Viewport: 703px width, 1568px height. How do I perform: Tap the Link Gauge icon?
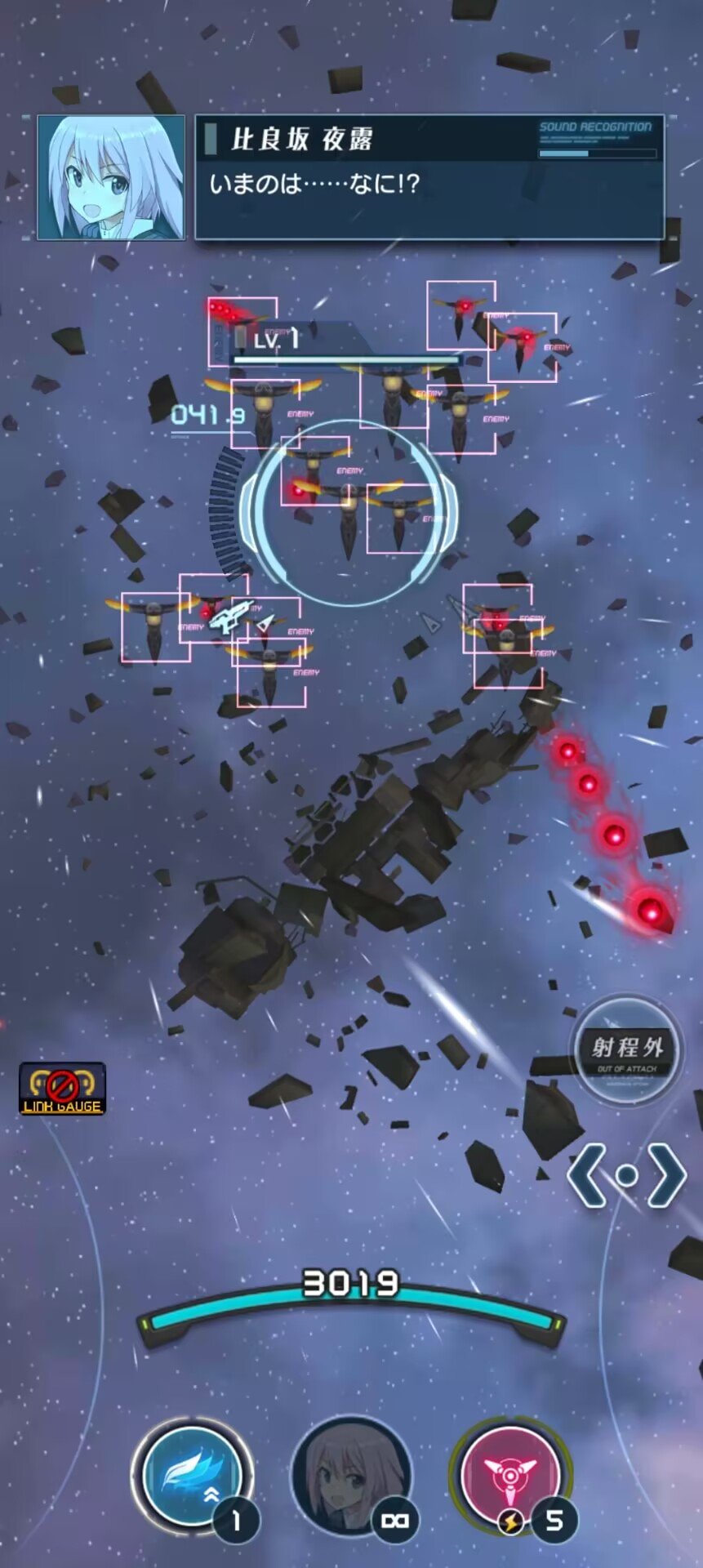coord(62,1089)
